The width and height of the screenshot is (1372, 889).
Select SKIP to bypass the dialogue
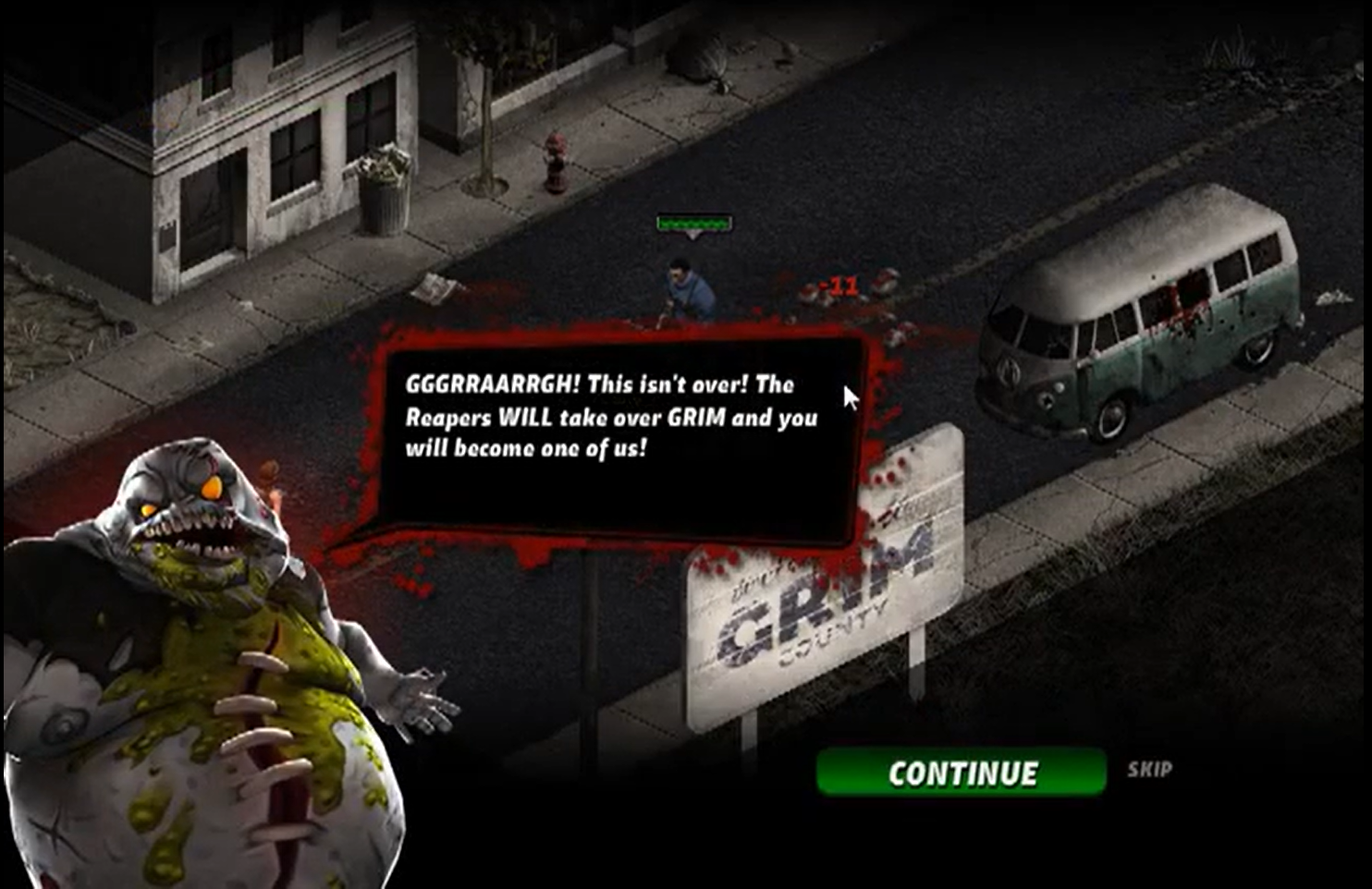1149,766
